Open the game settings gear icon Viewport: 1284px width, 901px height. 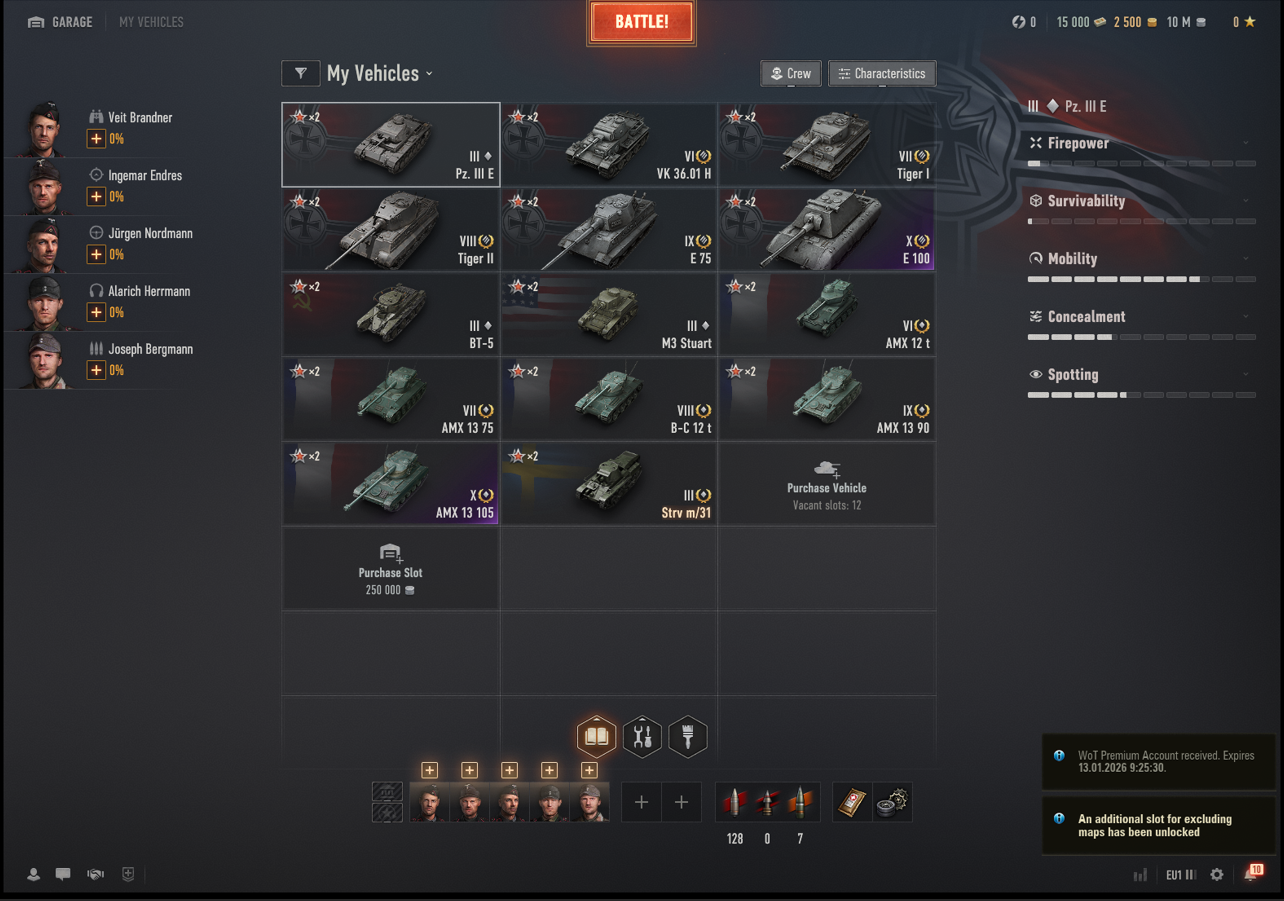coord(1217,875)
